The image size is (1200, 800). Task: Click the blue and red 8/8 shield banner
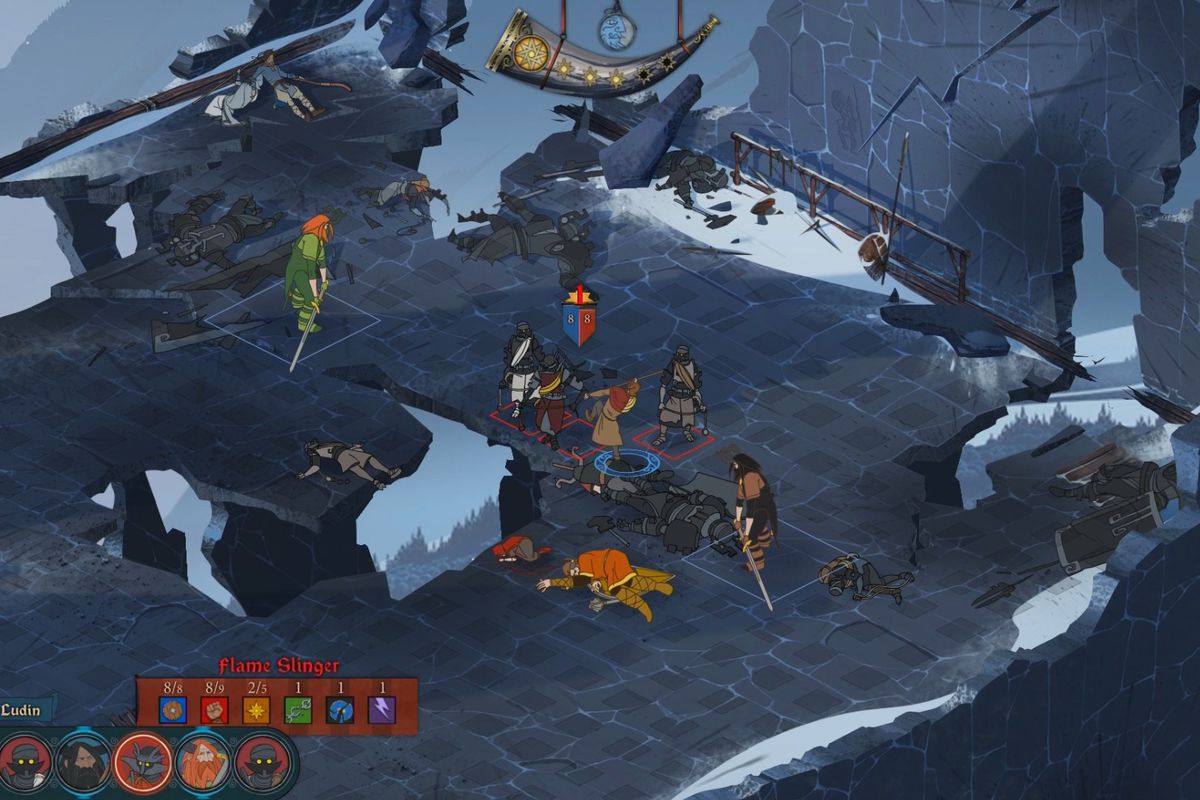pyautogui.click(x=578, y=320)
